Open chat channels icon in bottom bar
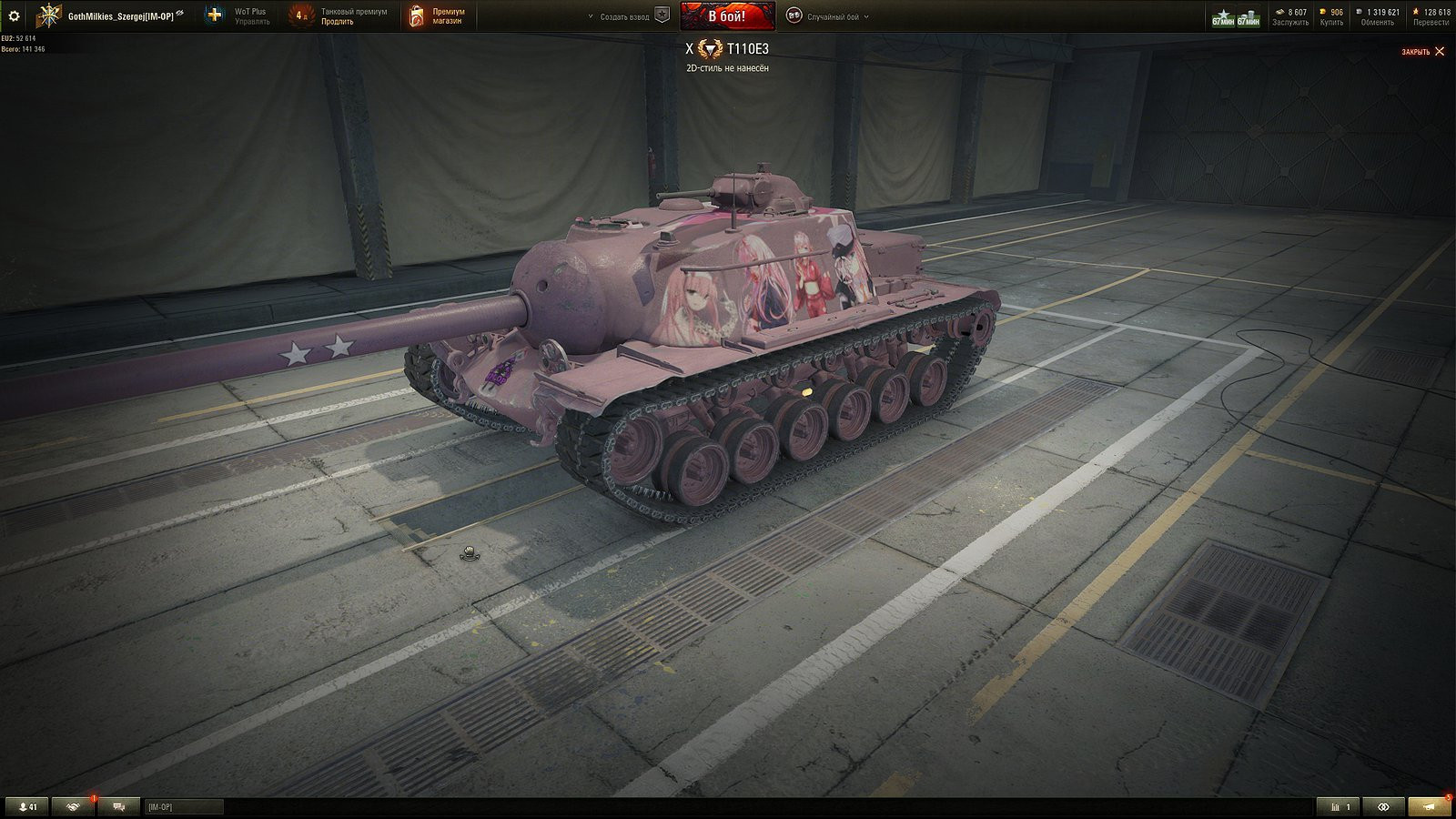The height and width of the screenshot is (819, 1456). [117, 806]
